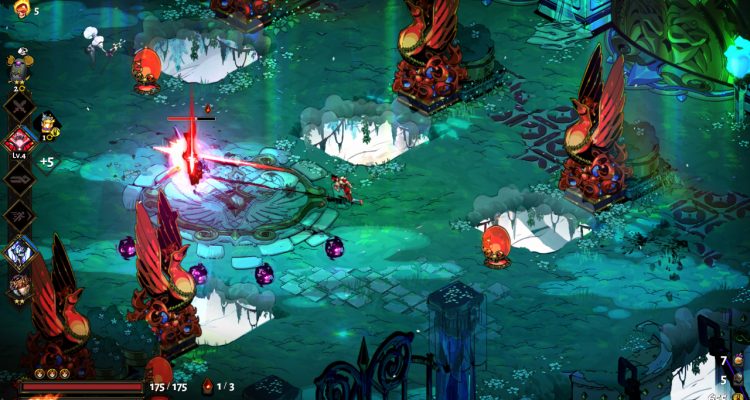
Task: Select the small yellow boon icon beside the column
Action: coord(47,124)
